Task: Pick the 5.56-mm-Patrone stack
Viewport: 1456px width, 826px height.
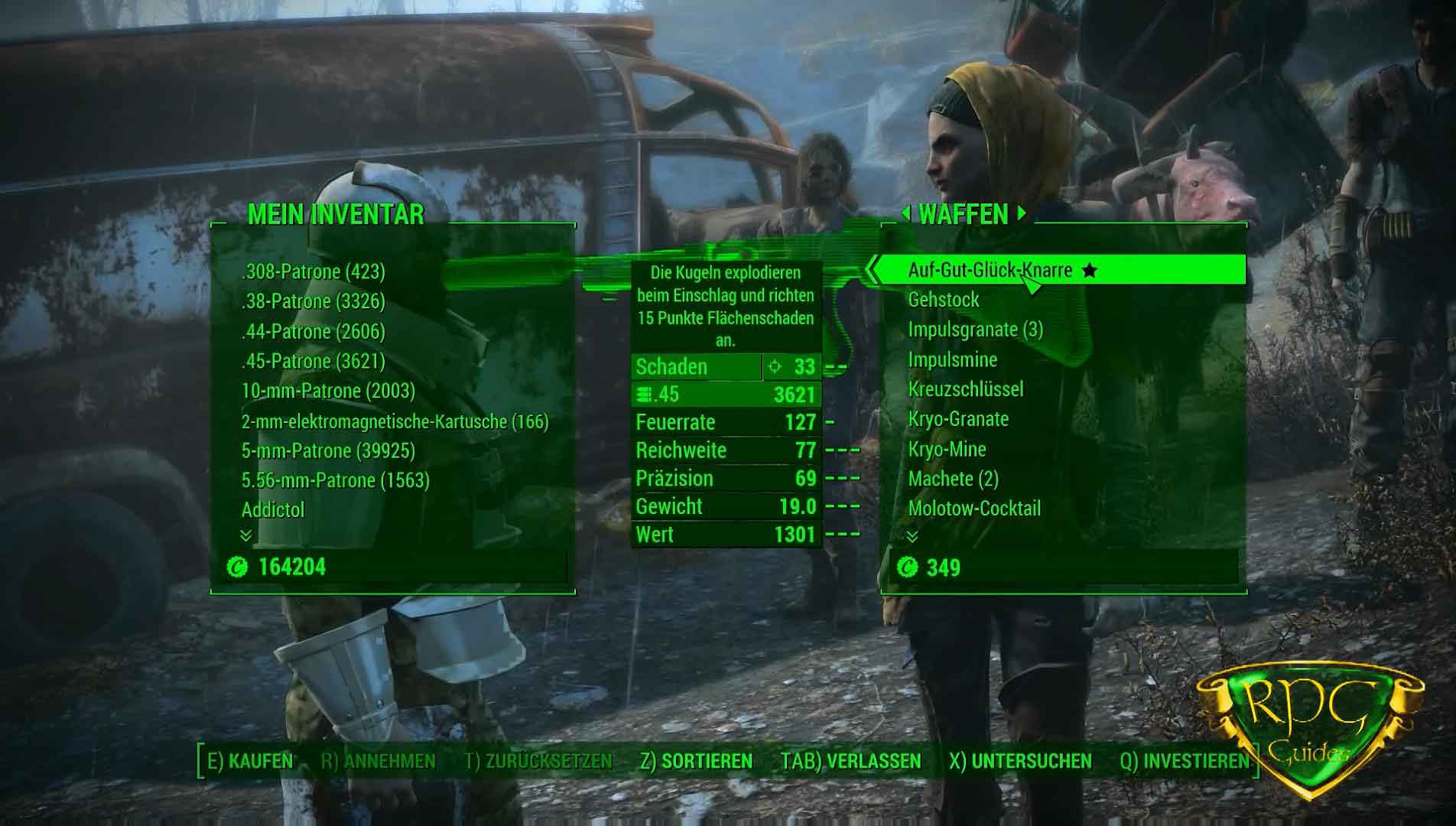Action: click(335, 480)
